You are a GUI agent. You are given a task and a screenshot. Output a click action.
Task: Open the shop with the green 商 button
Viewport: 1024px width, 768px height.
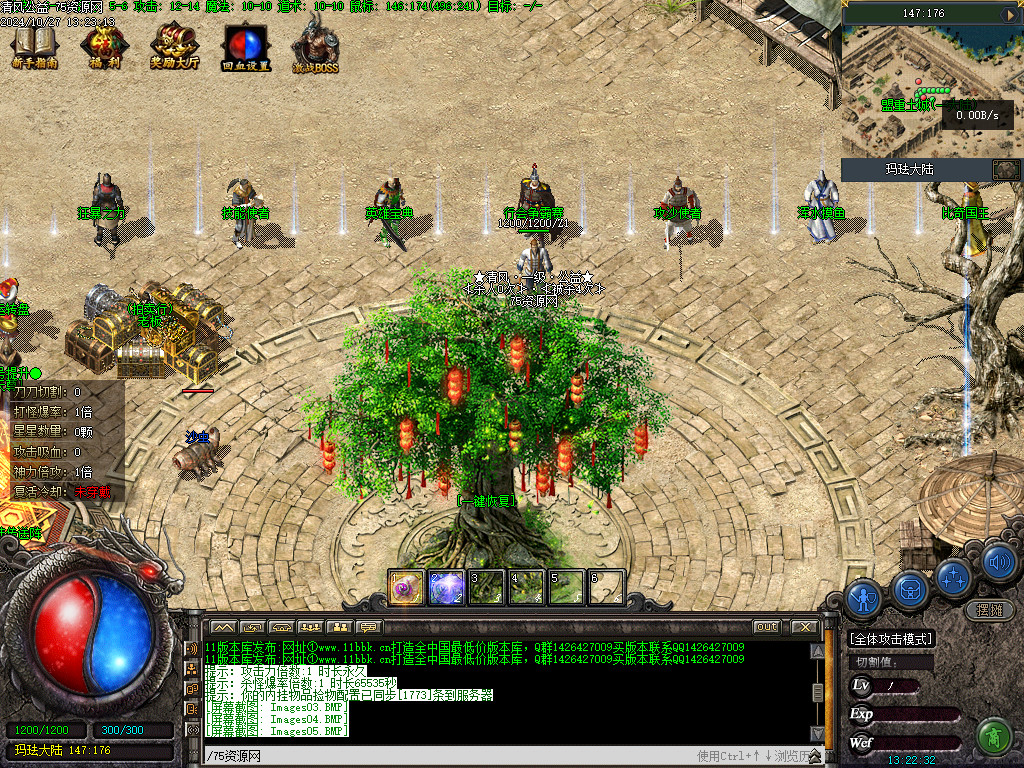(x=994, y=736)
